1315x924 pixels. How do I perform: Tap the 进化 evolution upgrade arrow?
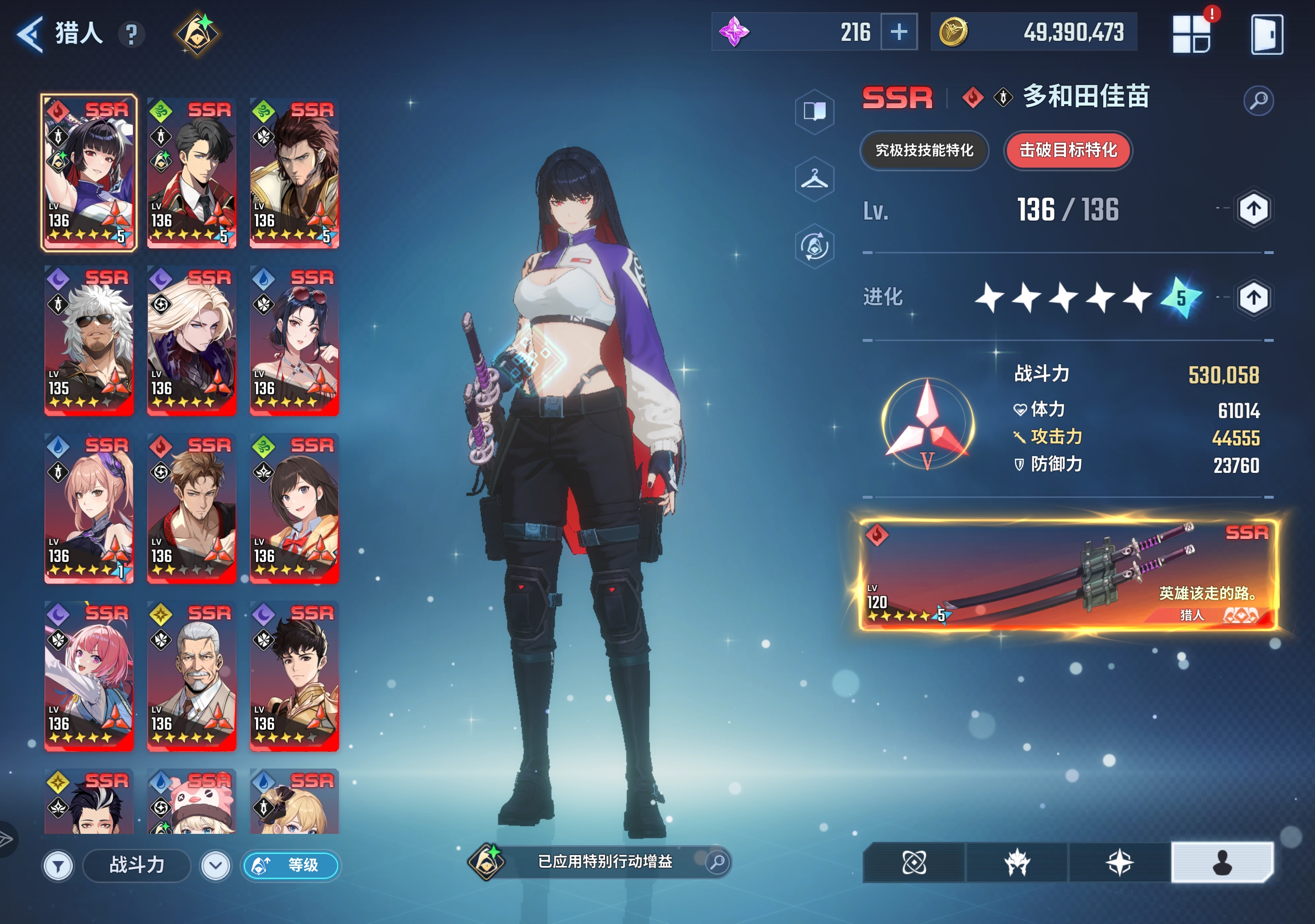click(x=1253, y=298)
